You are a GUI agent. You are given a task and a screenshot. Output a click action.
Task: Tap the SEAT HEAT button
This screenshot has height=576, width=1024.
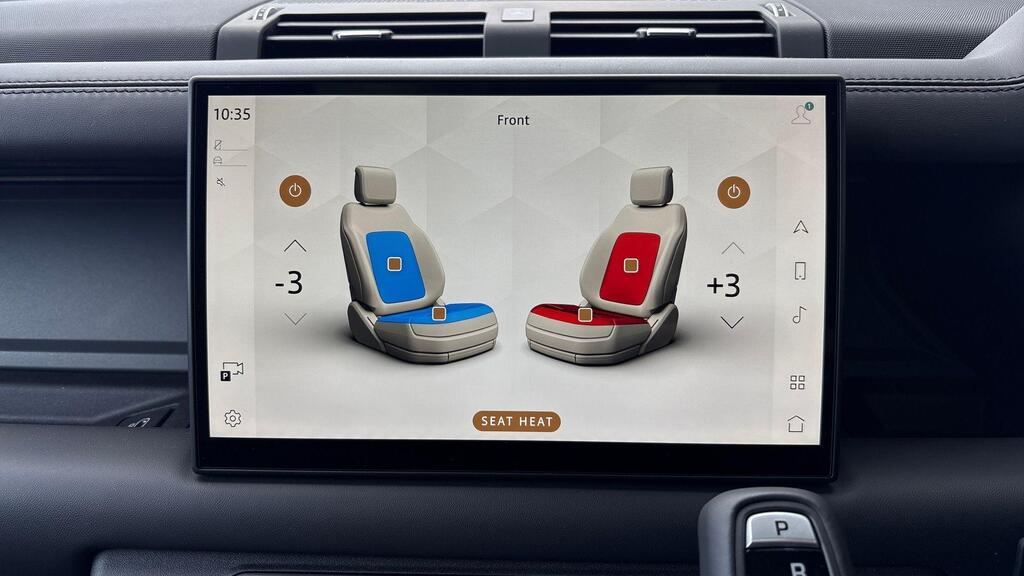coord(516,421)
